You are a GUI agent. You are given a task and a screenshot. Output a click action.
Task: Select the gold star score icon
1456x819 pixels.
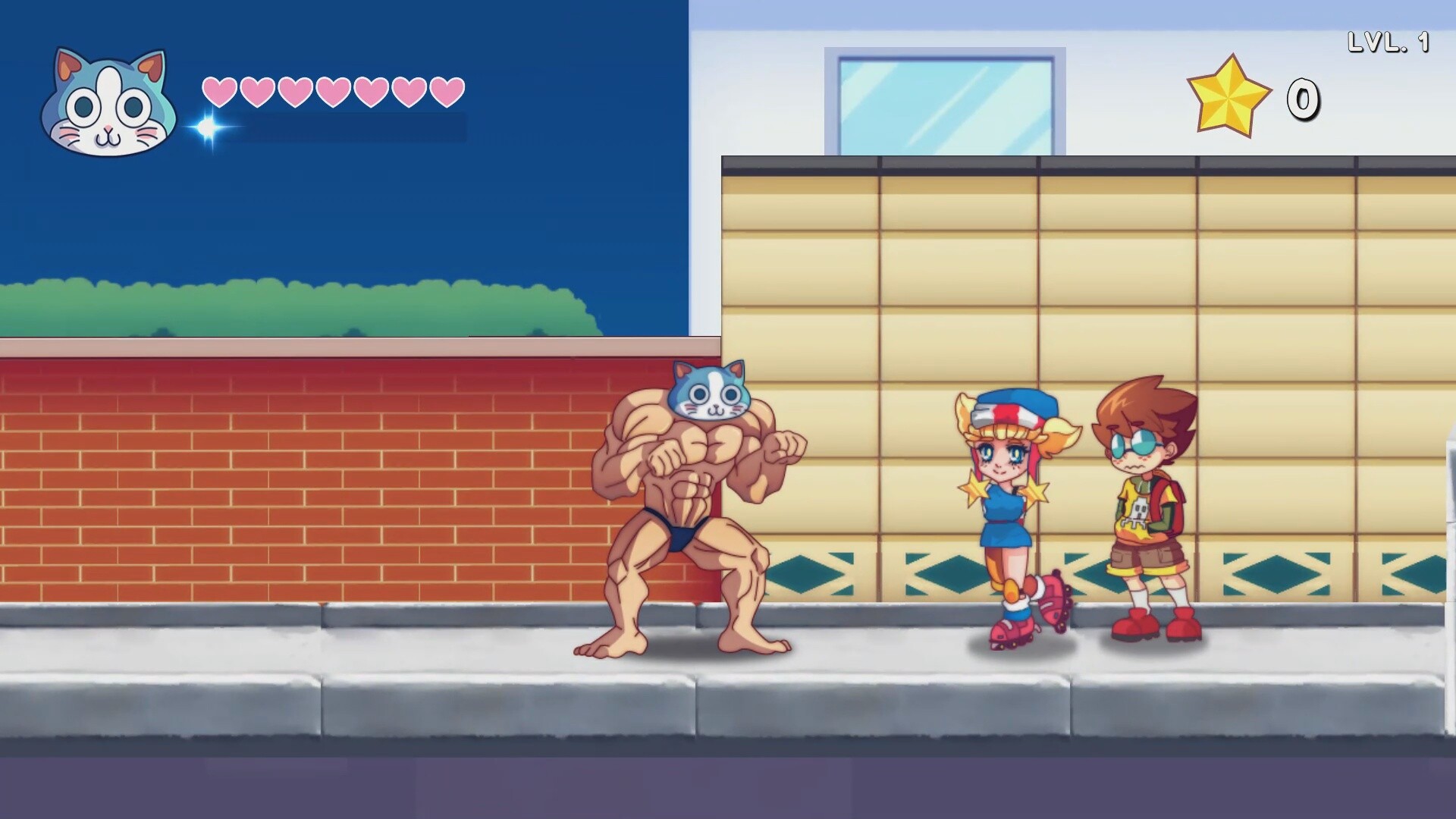pos(1228,95)
